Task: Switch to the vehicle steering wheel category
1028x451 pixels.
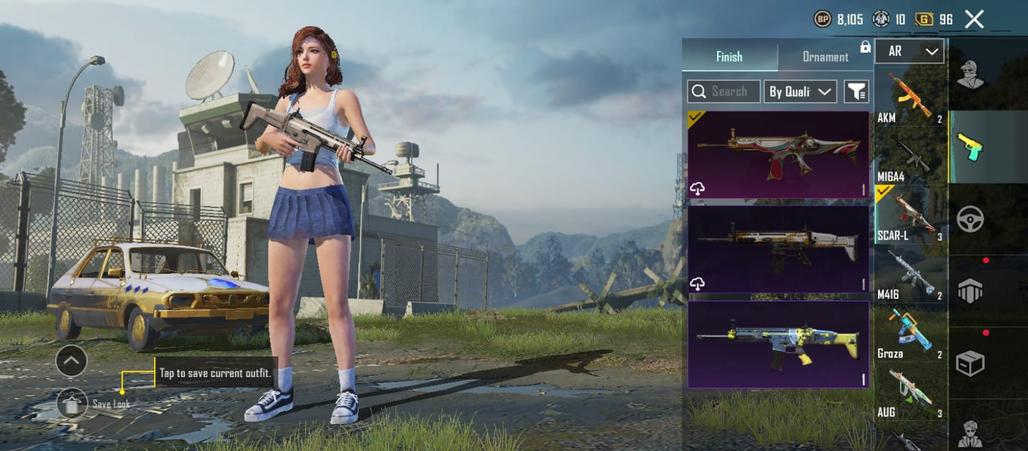Action: tap(970, 219)
